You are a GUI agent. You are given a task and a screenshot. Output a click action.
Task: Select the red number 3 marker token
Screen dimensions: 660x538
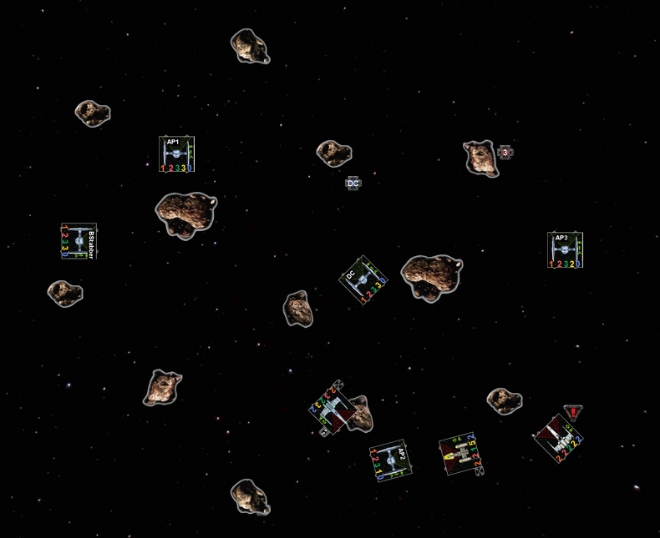[505, 152]
